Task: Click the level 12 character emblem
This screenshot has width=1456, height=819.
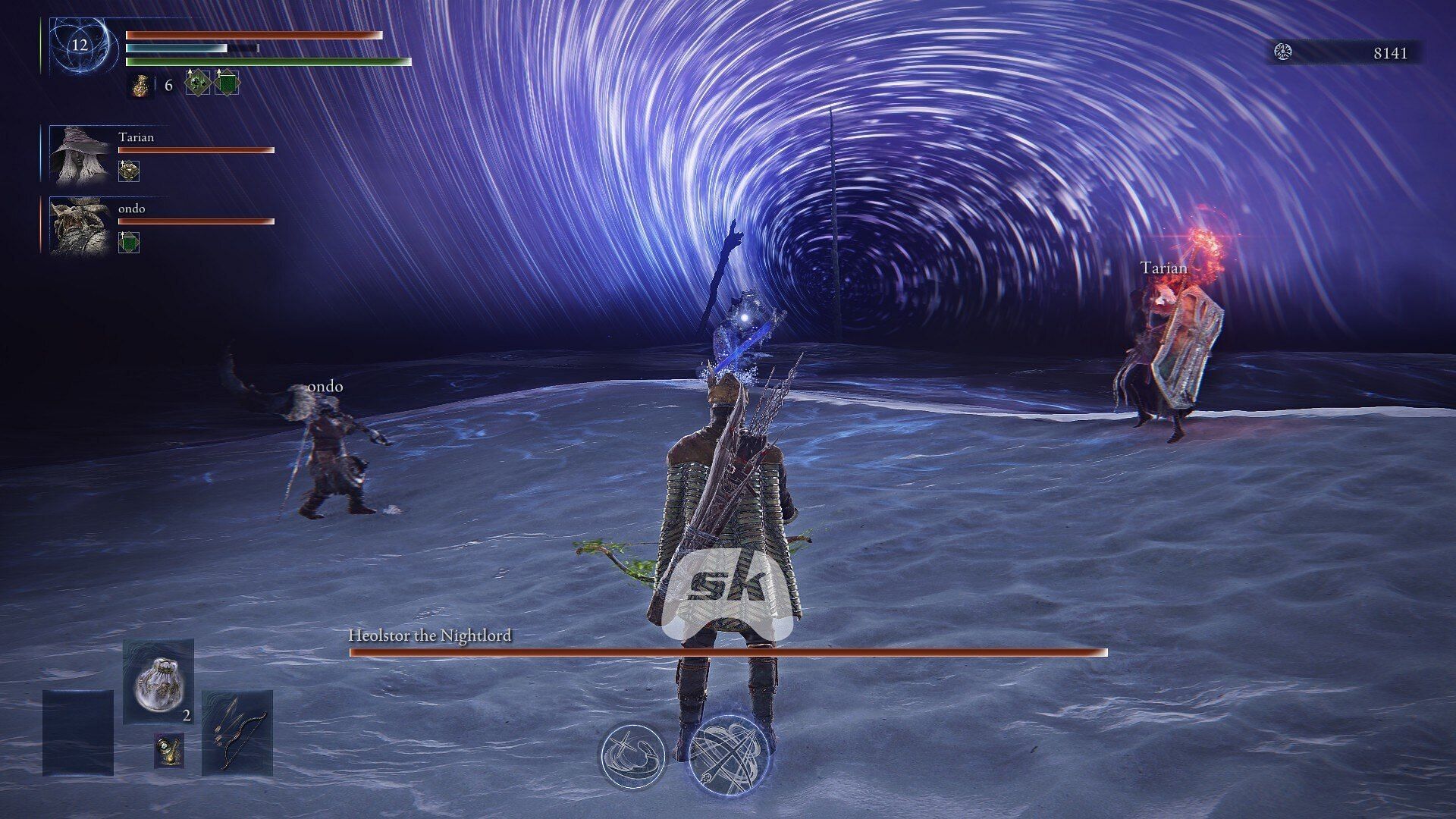Action: pyautogui.click(x=80, y=45)
